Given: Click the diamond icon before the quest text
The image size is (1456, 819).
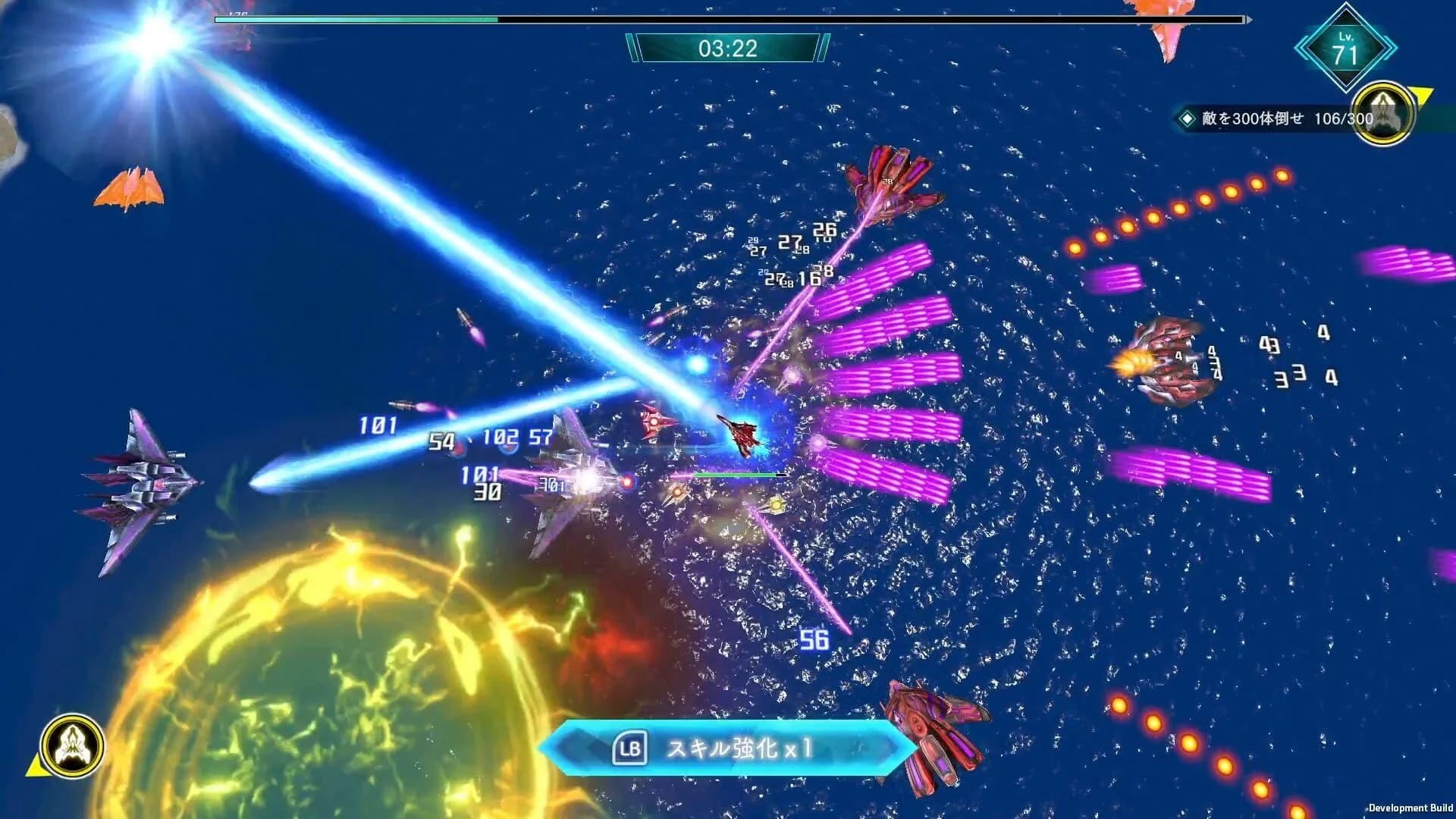Looking at the screenshot, I should [x=1188, y=118].
